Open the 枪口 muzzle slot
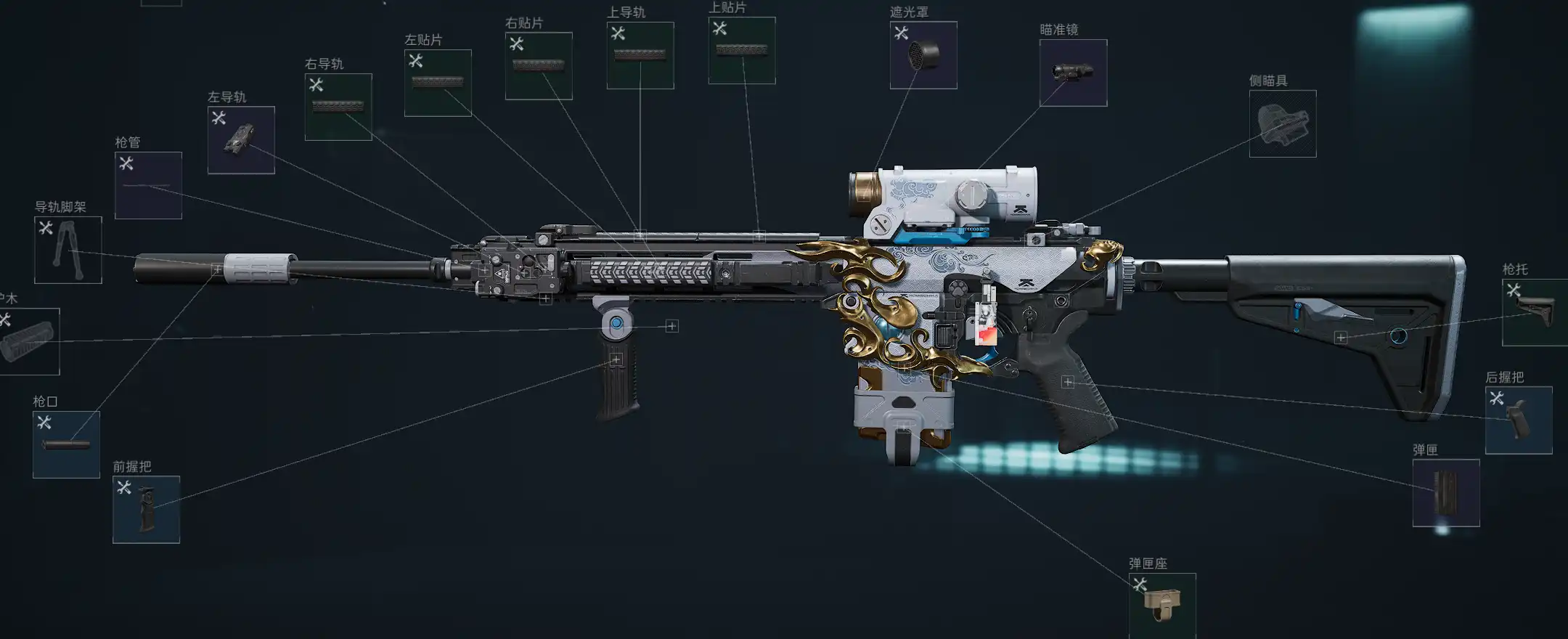This screenshot has height=639, width=1568. point(66,444)
